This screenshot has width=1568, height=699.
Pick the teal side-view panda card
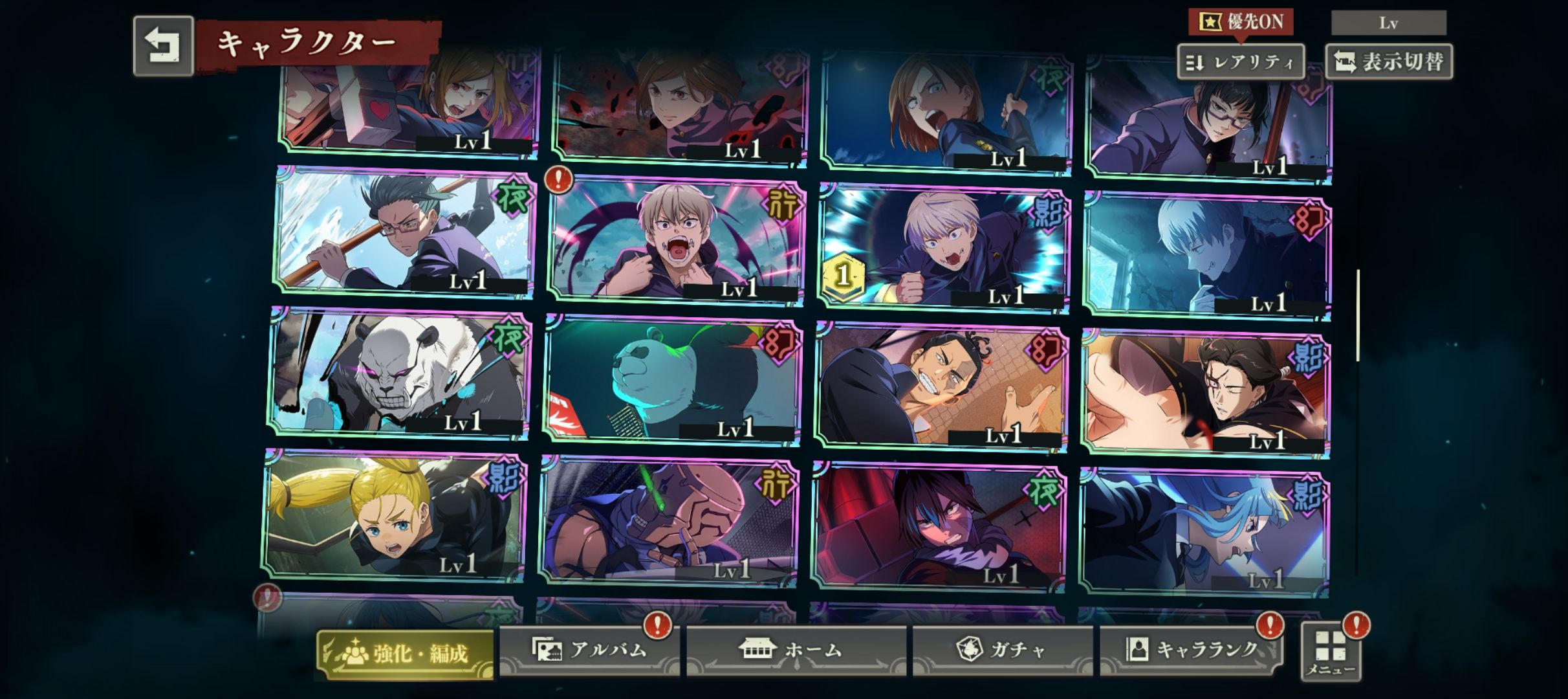pyautogui.click(x=672, y=381)
